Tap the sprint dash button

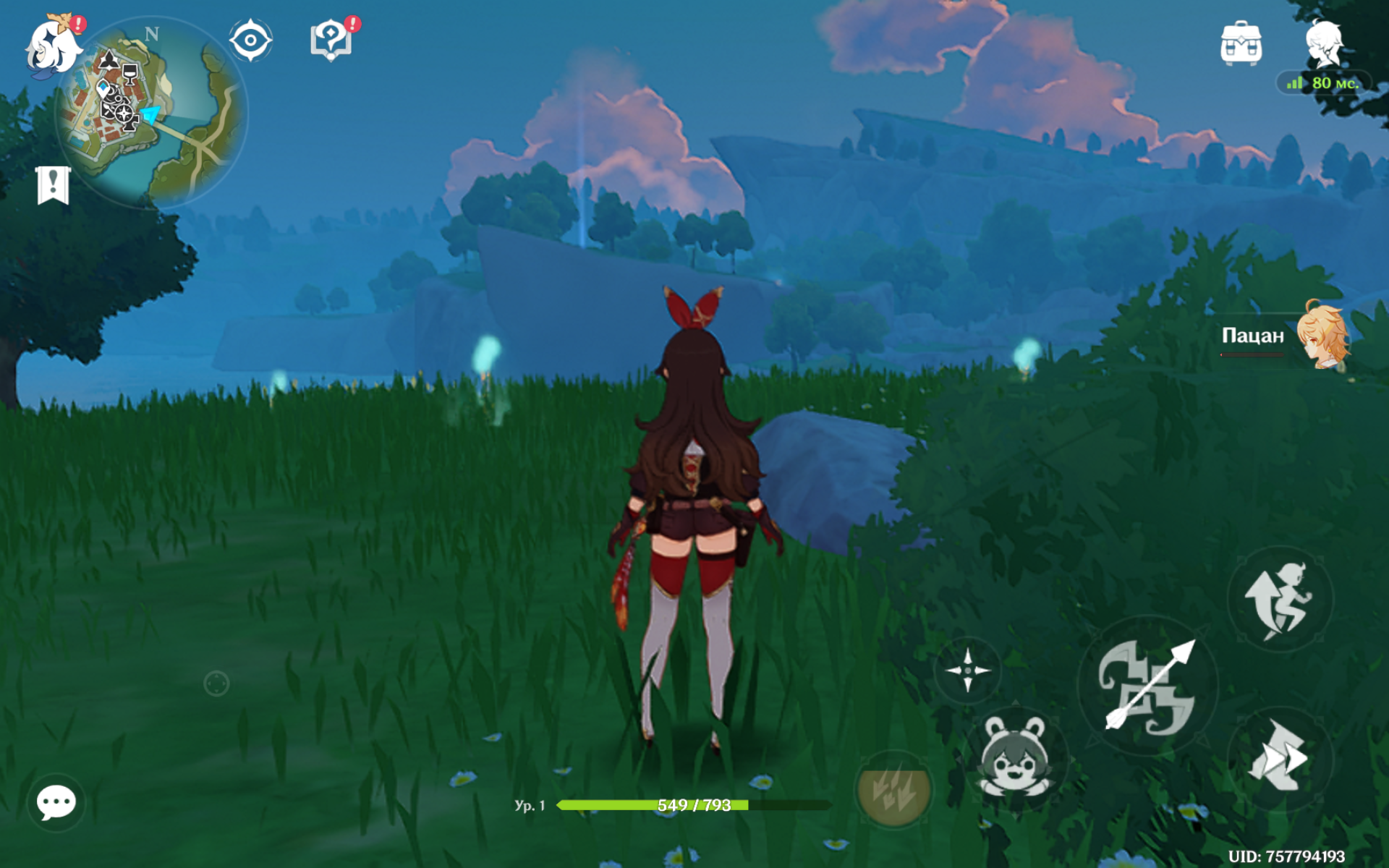coord(1279,757)
